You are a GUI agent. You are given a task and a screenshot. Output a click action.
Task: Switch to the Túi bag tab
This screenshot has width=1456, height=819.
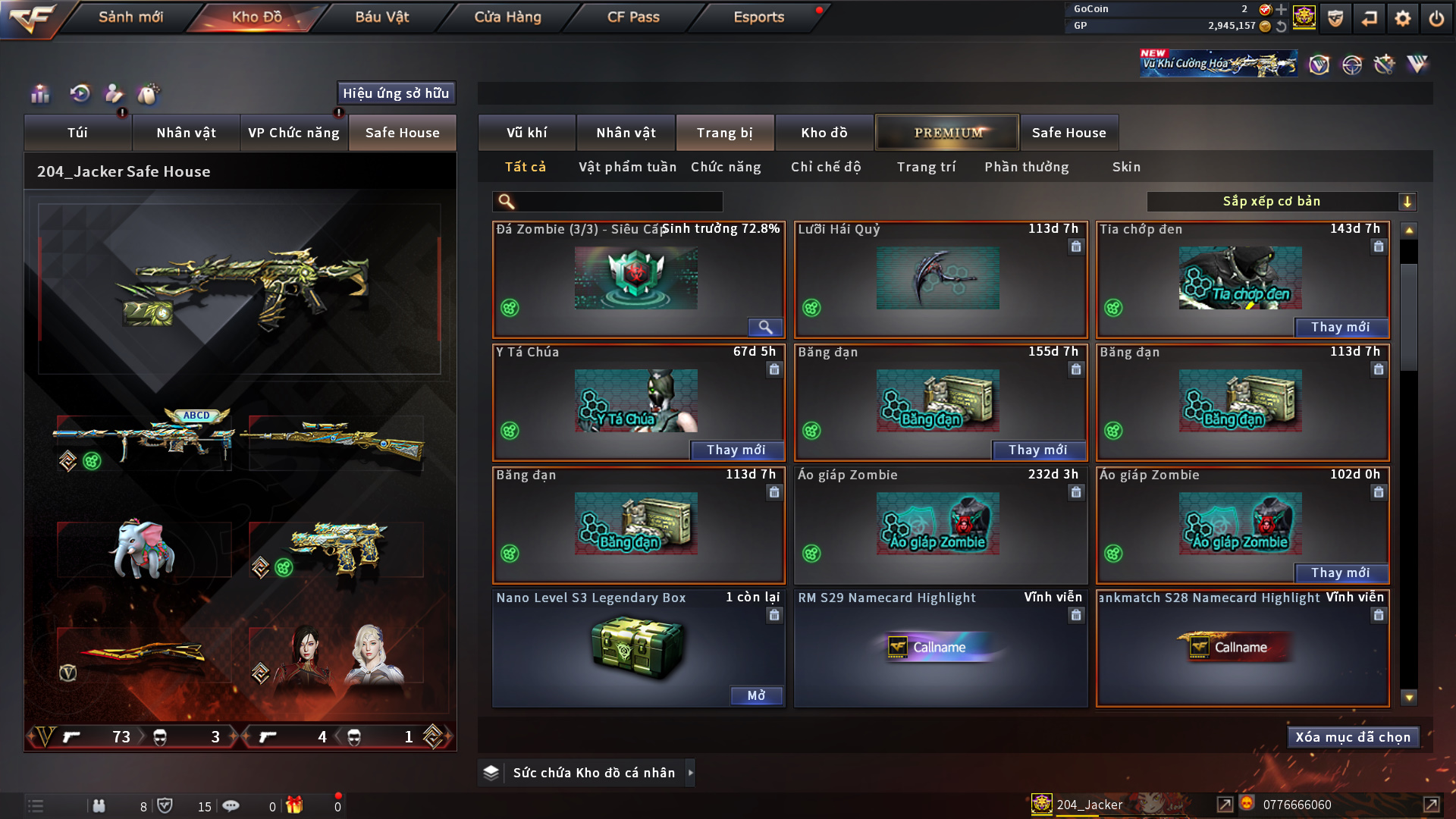77,133
